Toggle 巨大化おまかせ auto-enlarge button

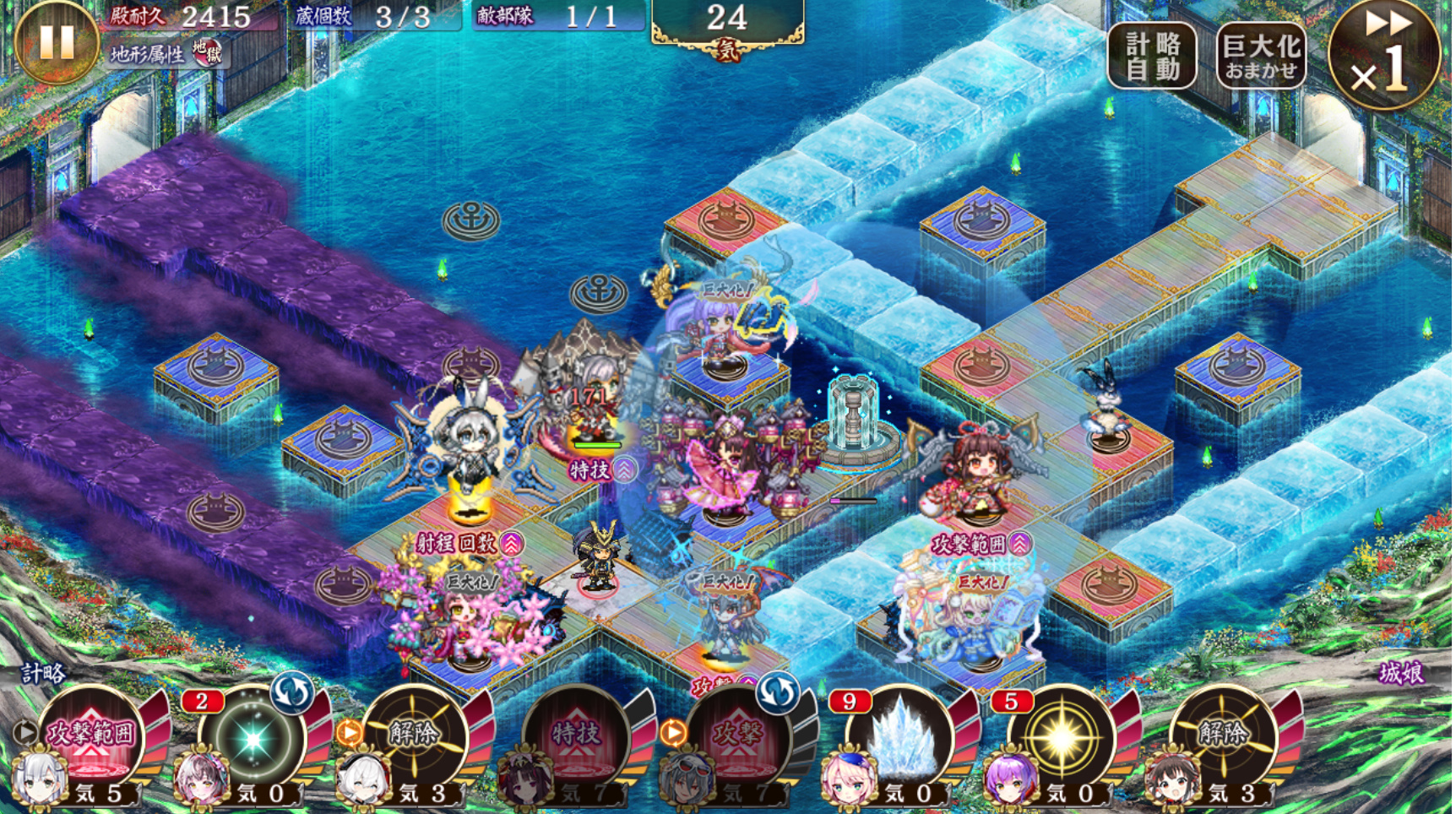click(x=1260, y=56)
